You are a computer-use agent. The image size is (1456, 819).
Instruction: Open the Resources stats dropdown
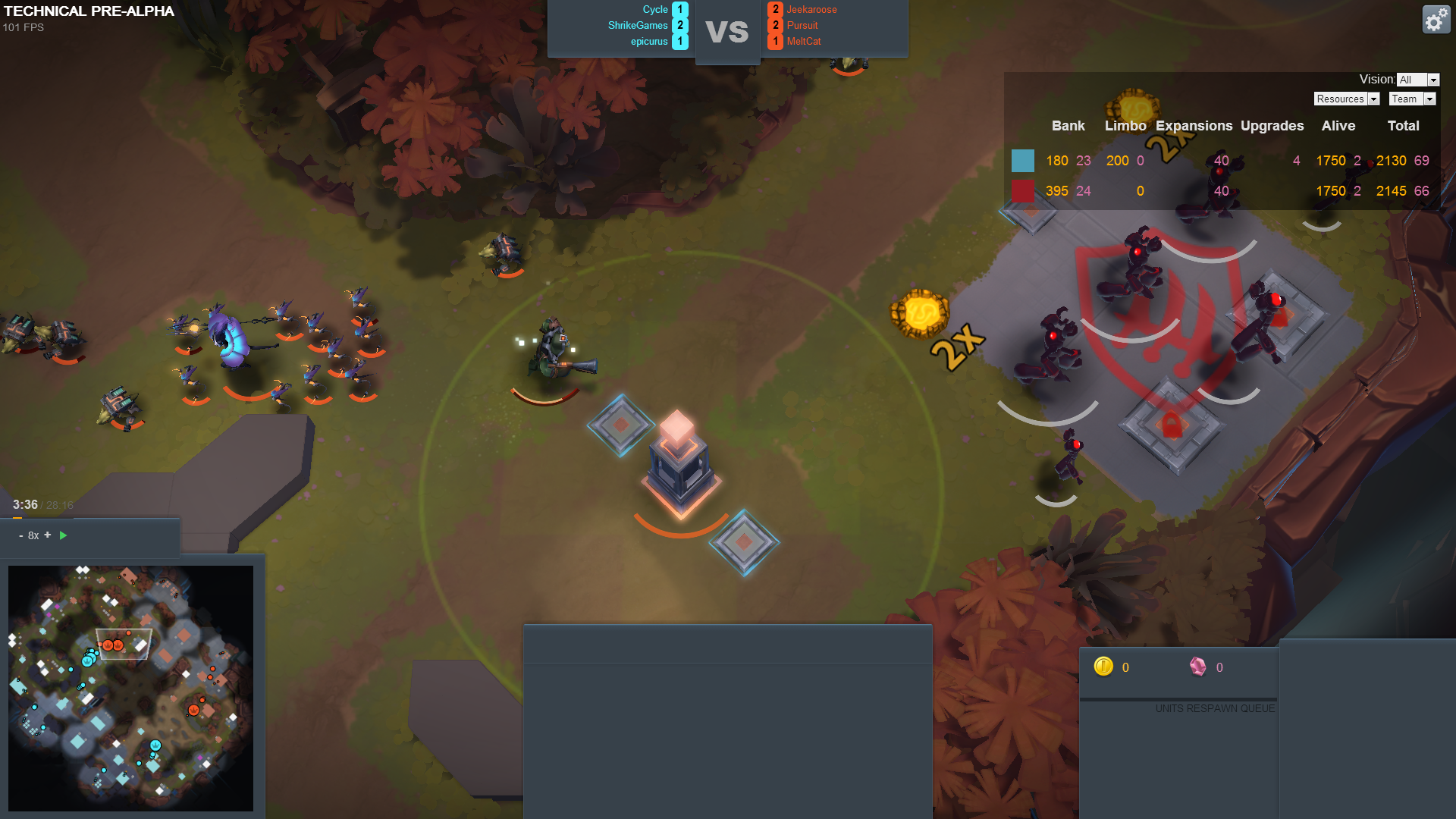pyautogui.click(x=1346, y=99)
